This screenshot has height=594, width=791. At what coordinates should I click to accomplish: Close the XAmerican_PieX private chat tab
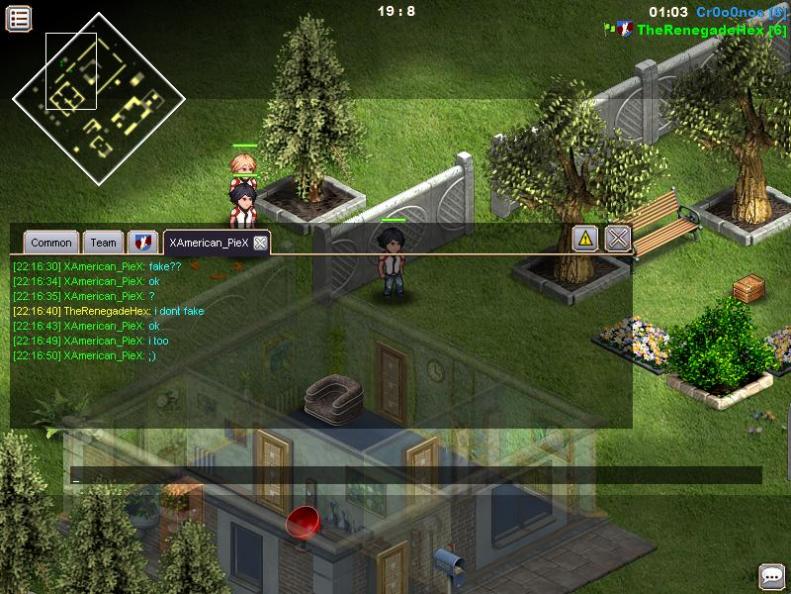tap(260, 243)
